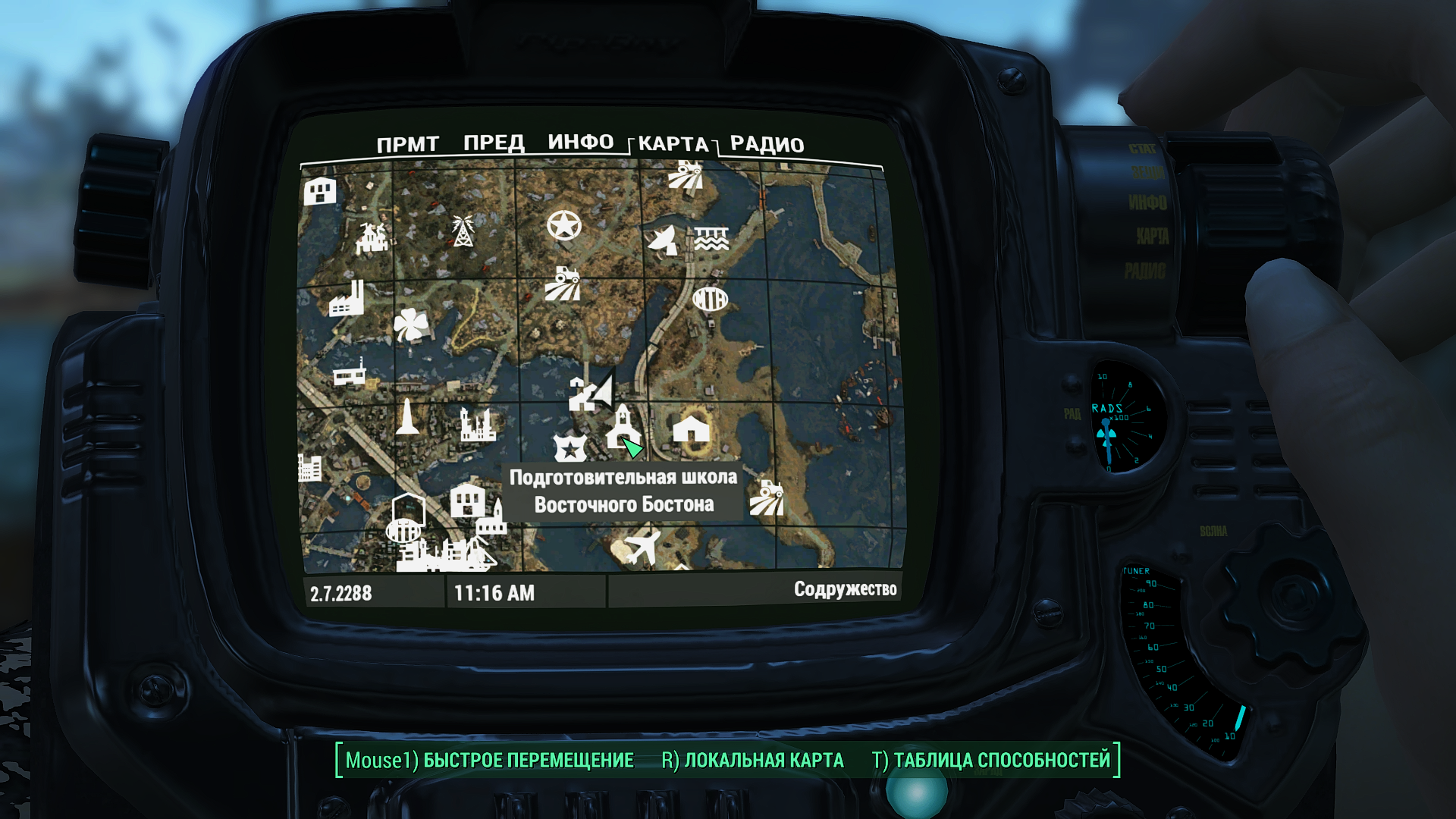The height and width of the screenshot is (819, 1456).
Task: Select the water waves map marker
Action: 711,239
